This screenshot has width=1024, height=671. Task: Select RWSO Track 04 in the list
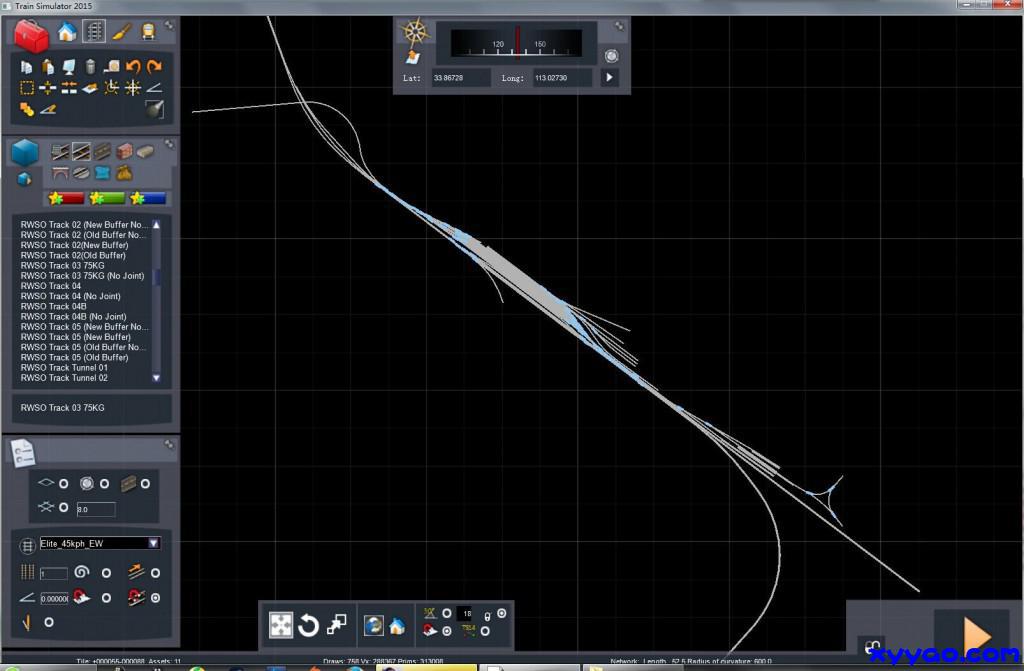pos(51,286)
